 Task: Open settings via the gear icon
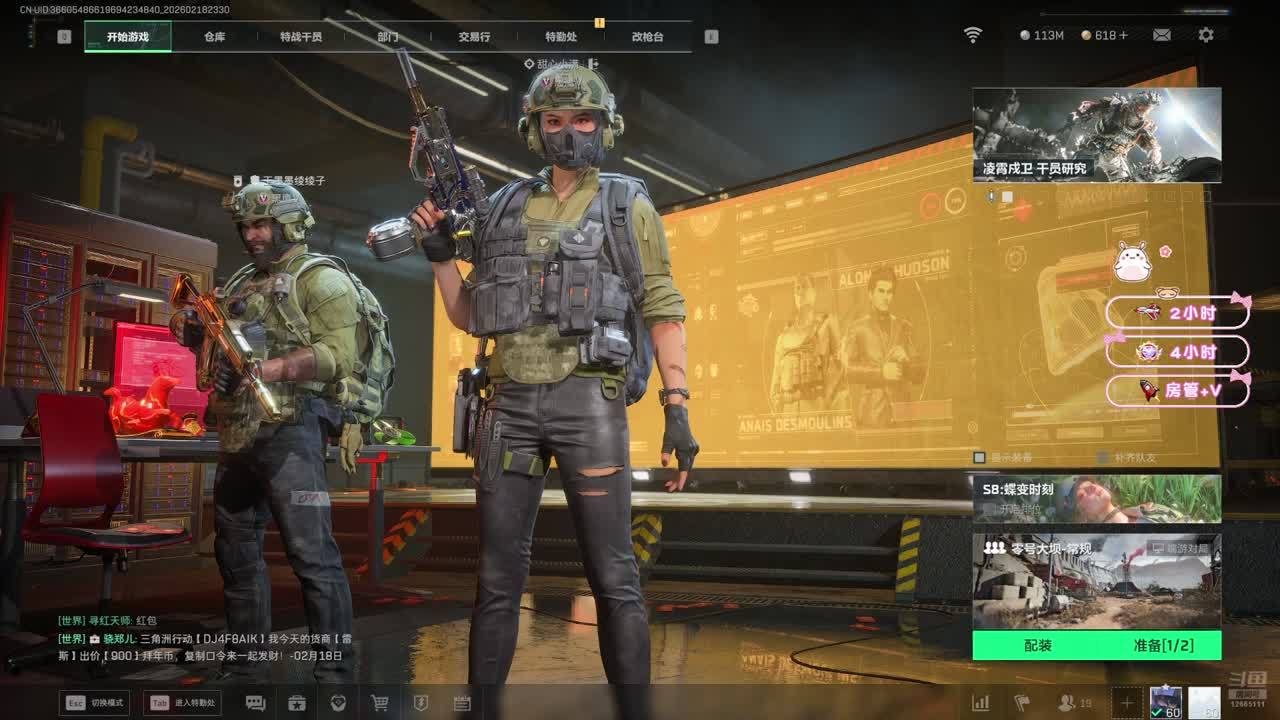[x=1206, y=35]
